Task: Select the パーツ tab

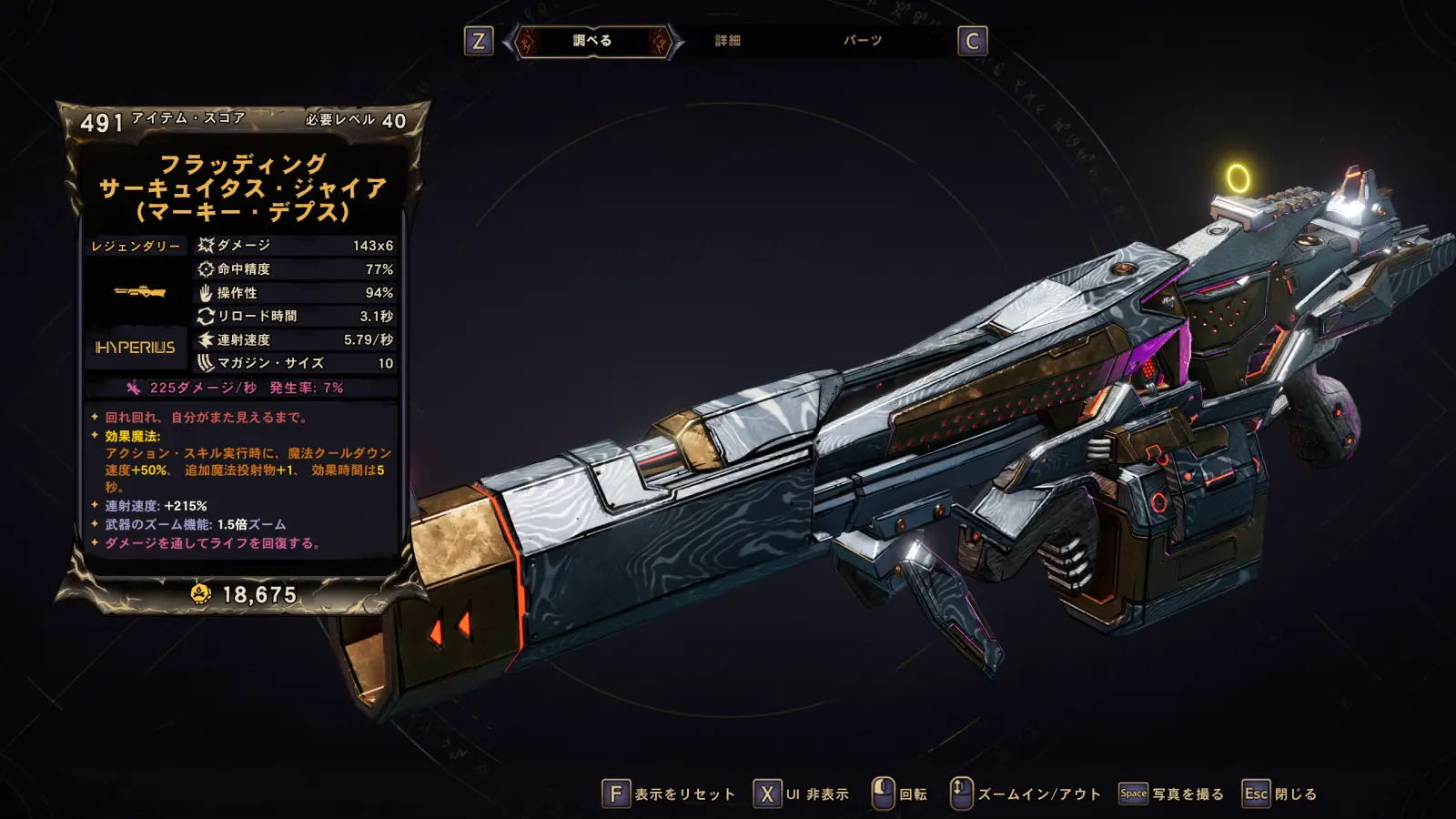Action: (x=862, y=41)
